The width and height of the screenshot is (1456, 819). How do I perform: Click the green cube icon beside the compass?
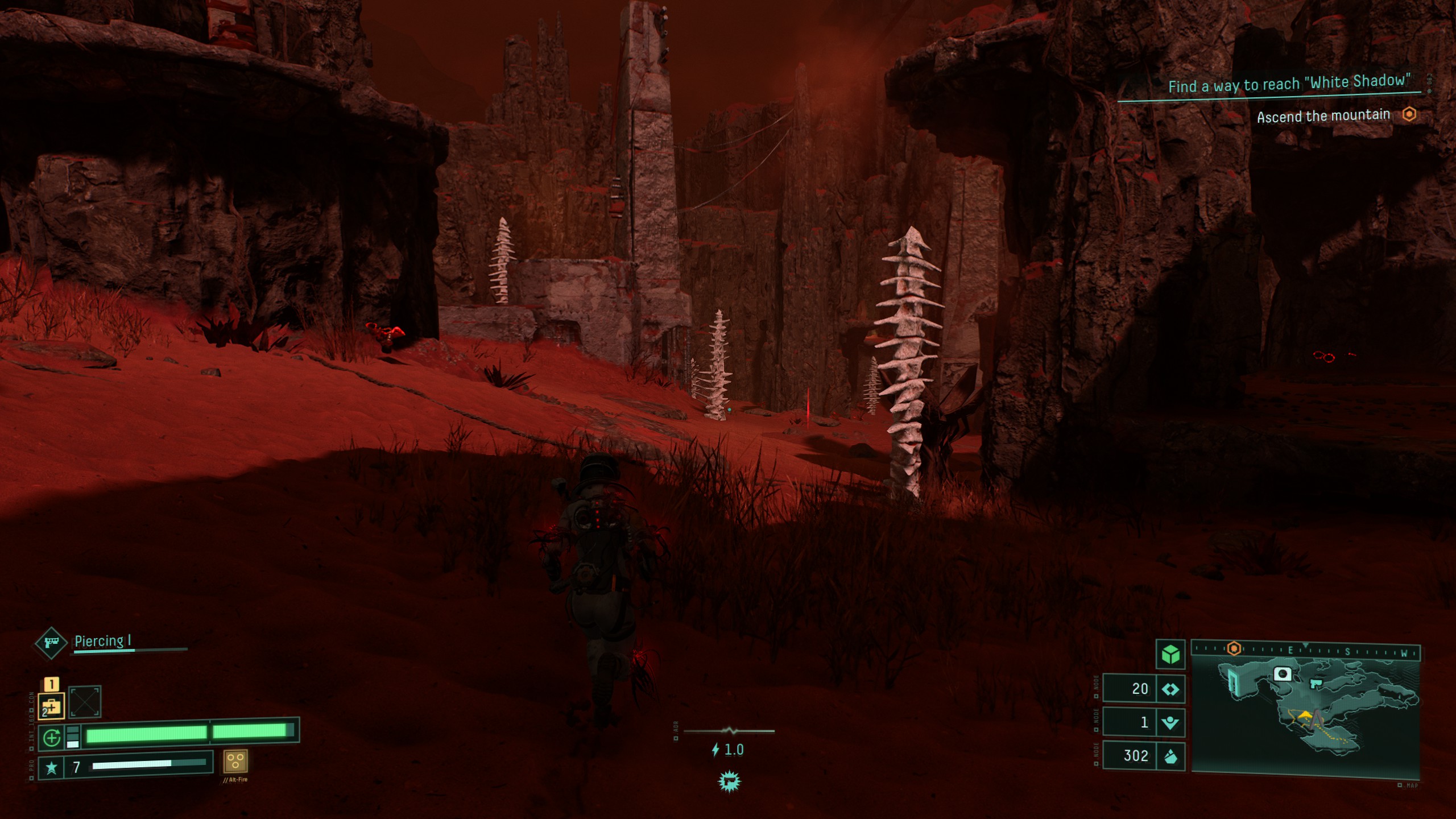(1170, 655)
